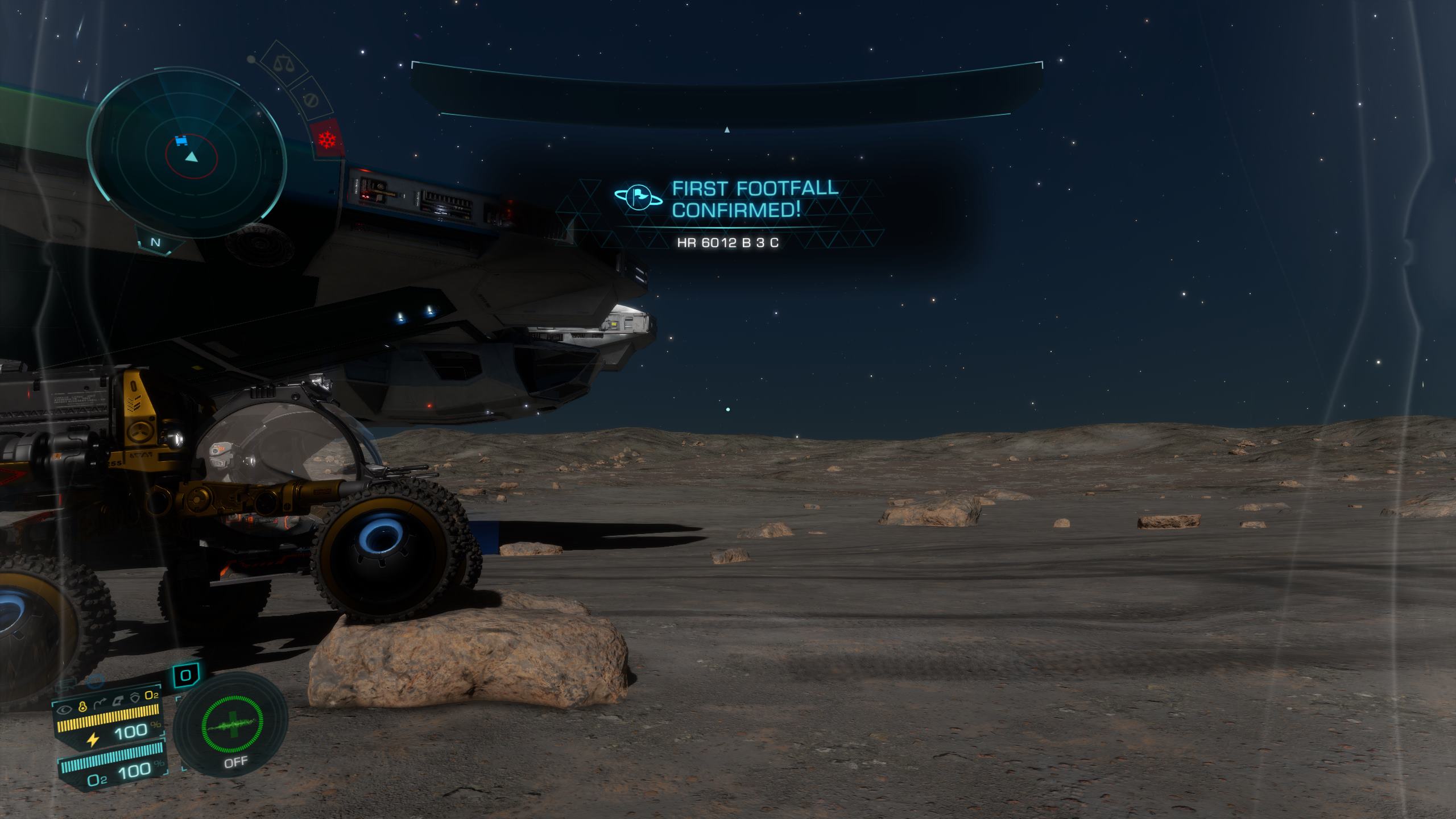Click the N compass heading indicator
The height and width of the screenshot is (819, 1456).
point(155,242)
